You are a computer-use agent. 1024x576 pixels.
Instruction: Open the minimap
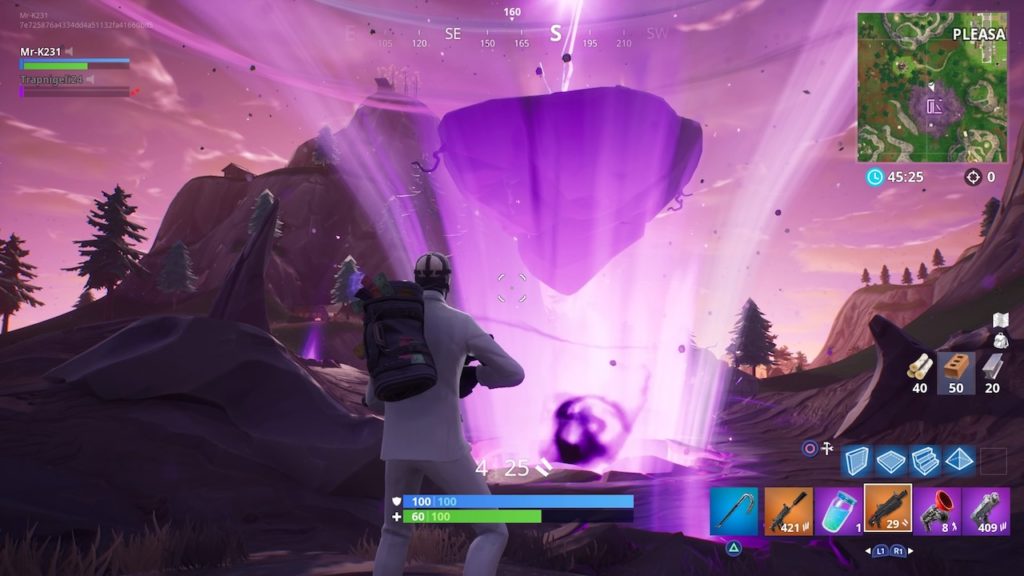coord(931,87)
